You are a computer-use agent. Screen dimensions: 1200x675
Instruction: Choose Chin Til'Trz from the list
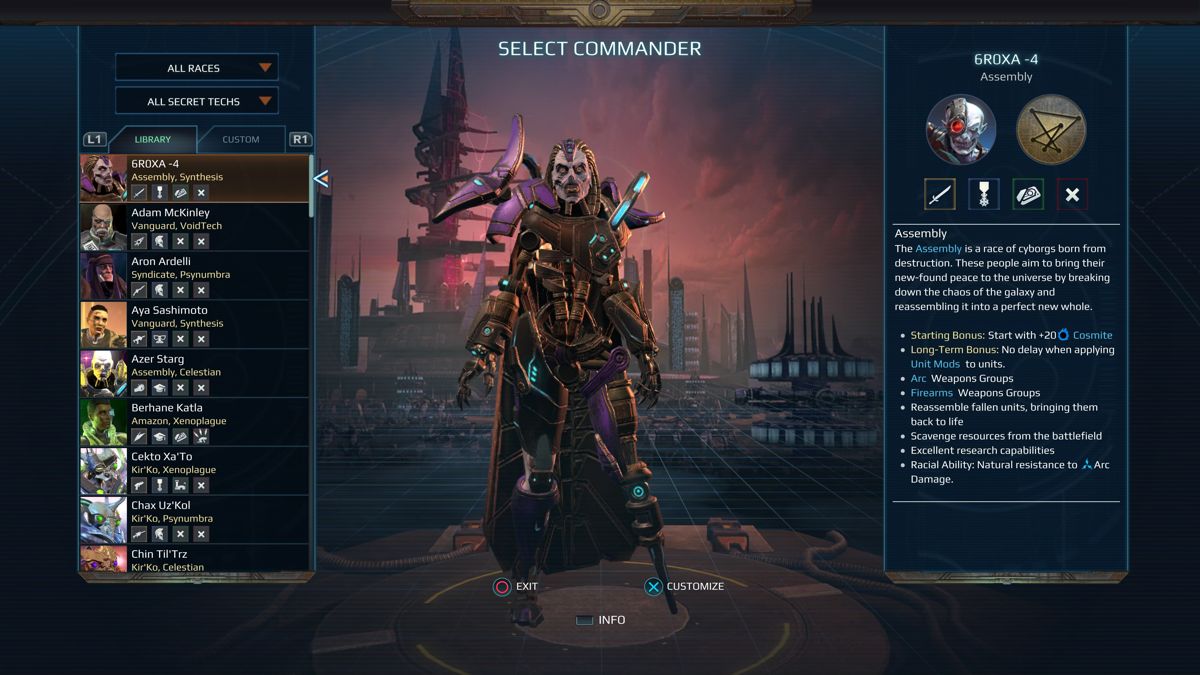(195, 559)
